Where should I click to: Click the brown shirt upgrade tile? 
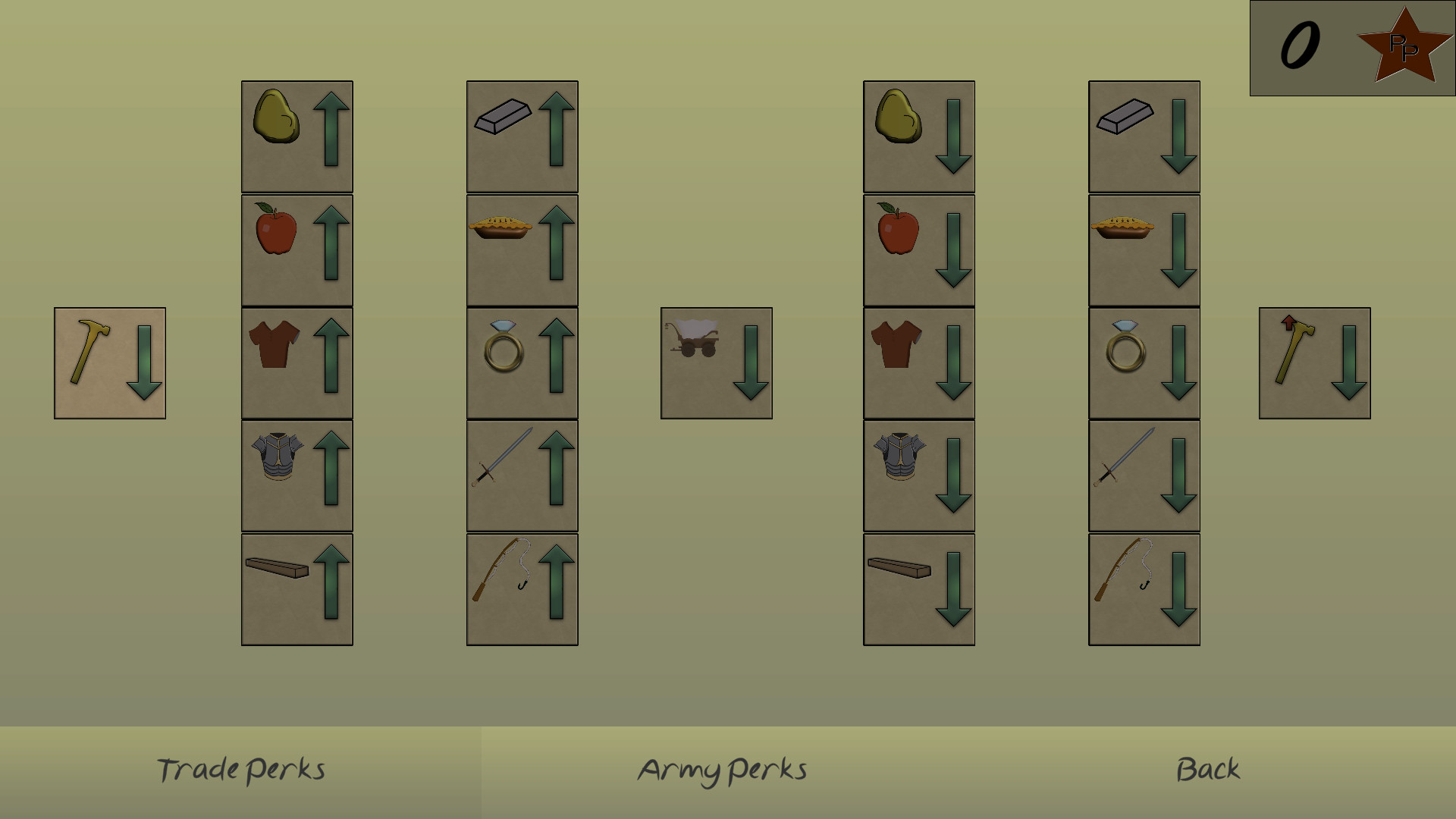296,361
